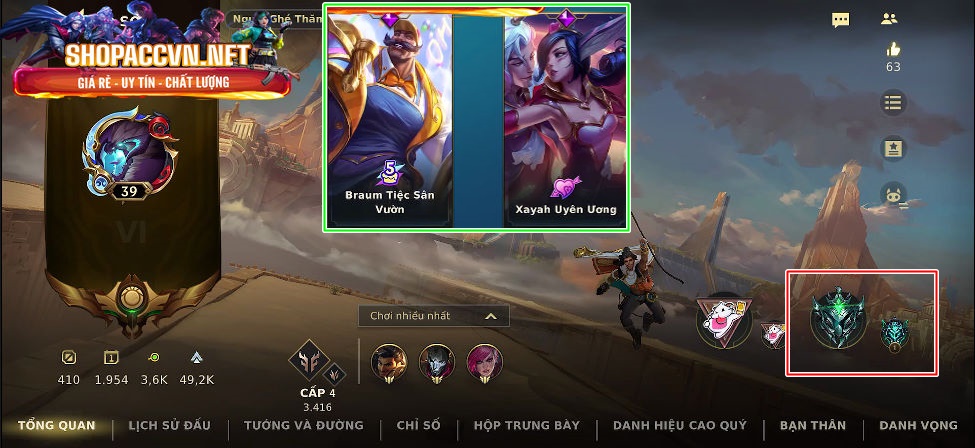Open the Lịch Sử Đấu tab
The width and height of the screenshot is (975, 448).
click(x=170, y=426)
